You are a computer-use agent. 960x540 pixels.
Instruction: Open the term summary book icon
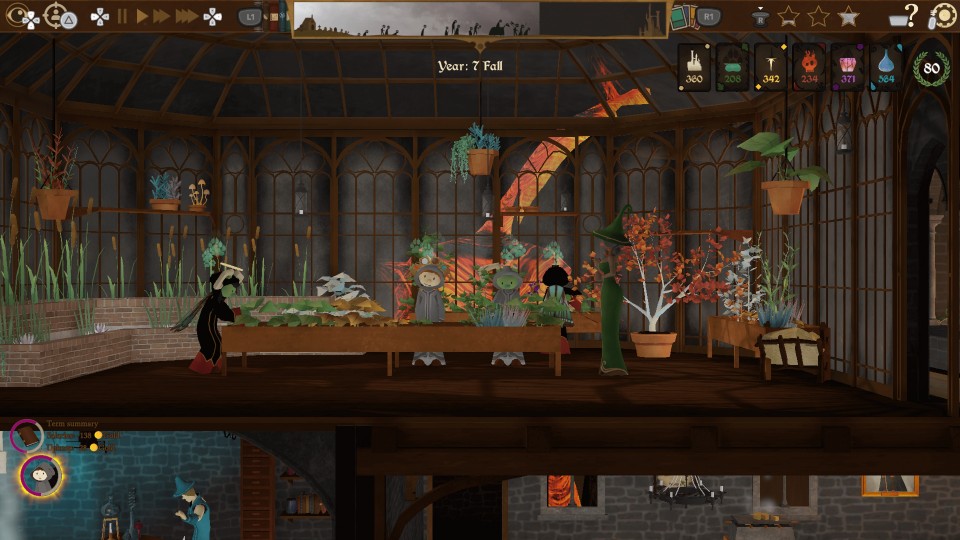click(27, 437)
